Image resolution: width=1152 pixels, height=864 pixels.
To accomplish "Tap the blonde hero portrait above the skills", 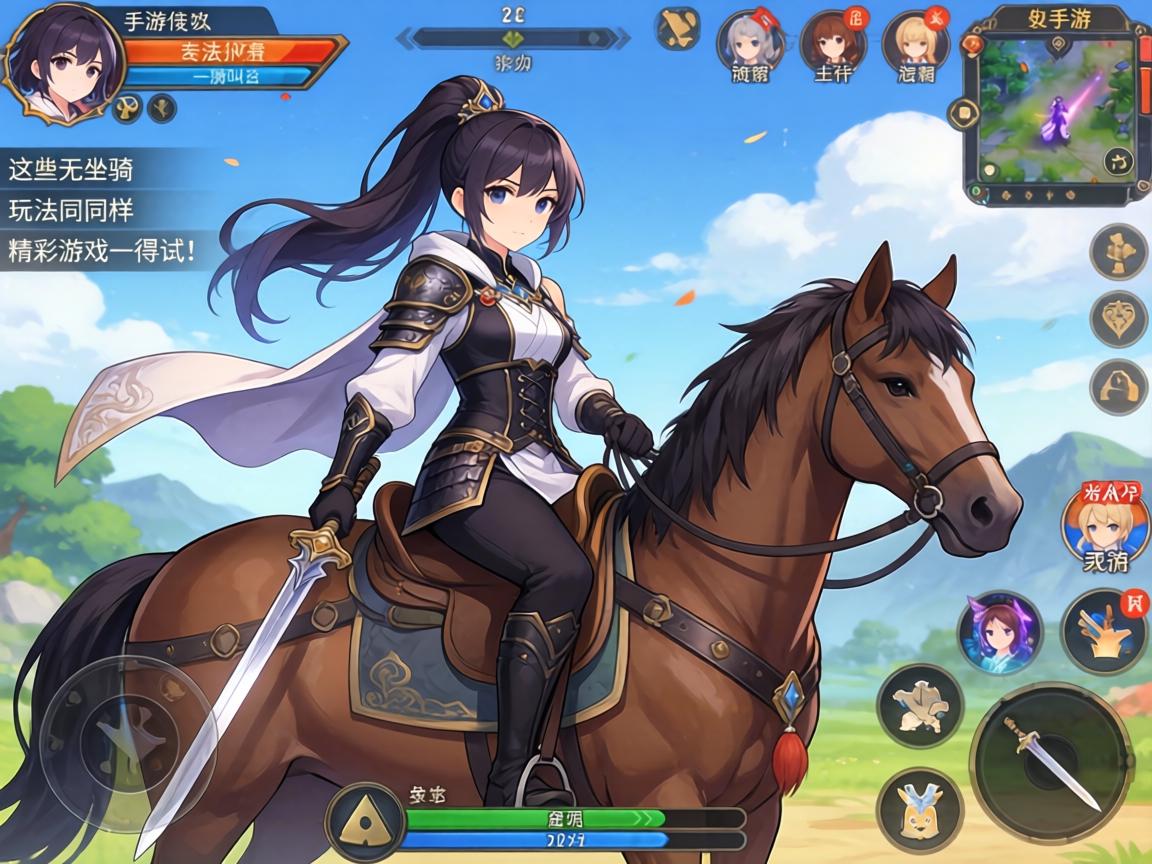I will point(1104,526).
